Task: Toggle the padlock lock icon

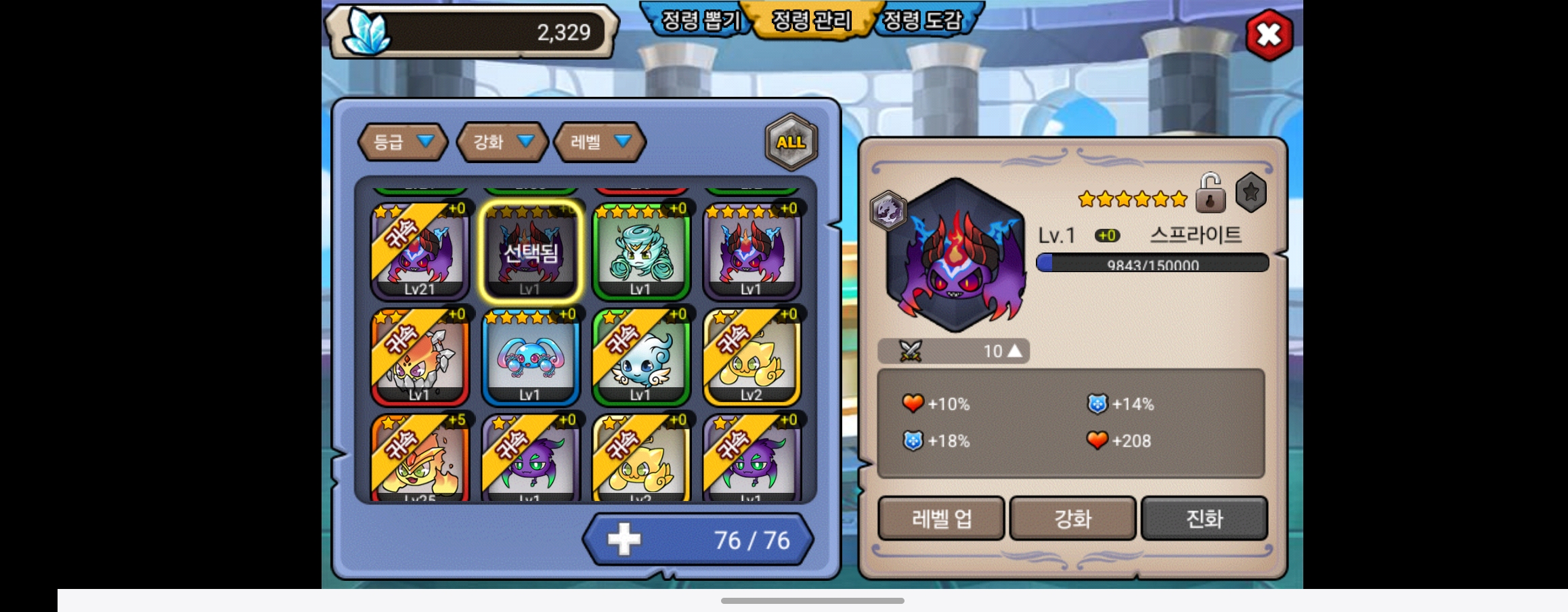Action: pyautogui.click(x=1210, y=194)
